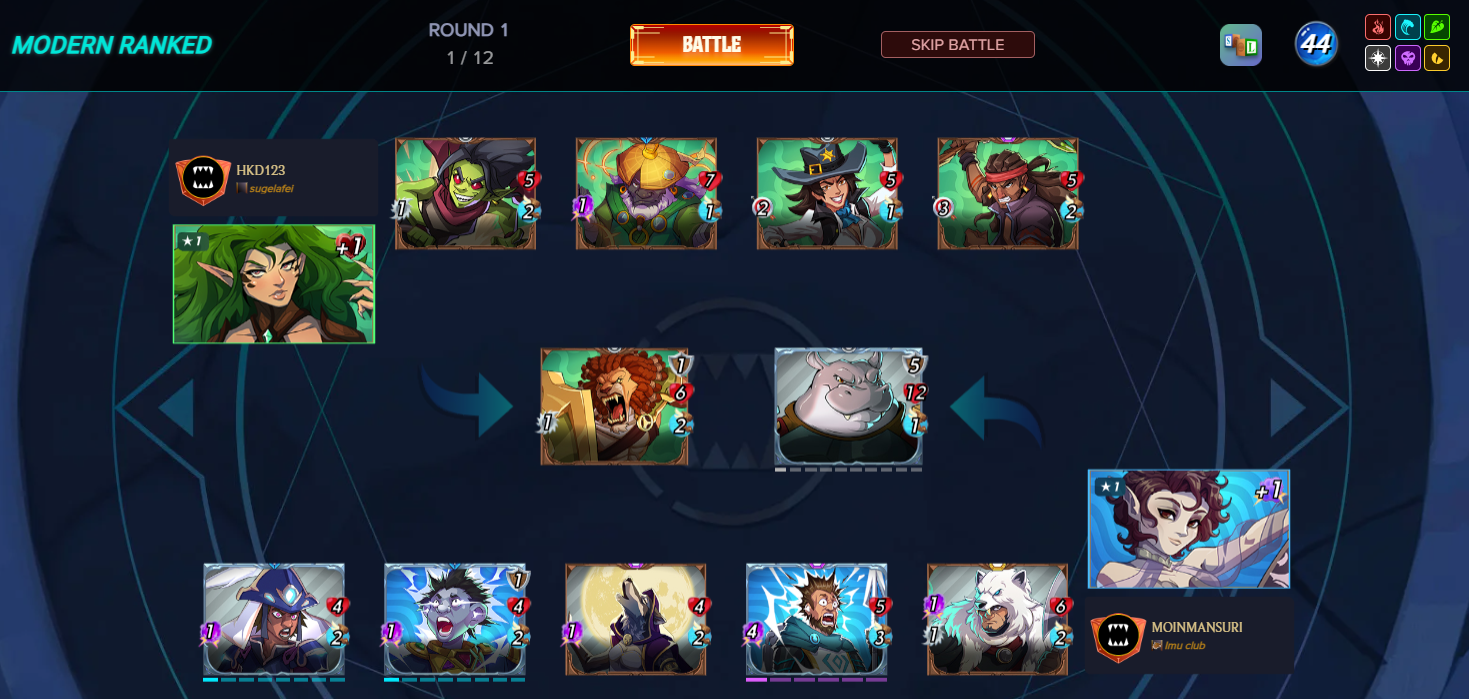Viewport: 1469px width, 699px height.
Task: Inspect the red-bandana warrior card
Action: tap(1008, 193)
